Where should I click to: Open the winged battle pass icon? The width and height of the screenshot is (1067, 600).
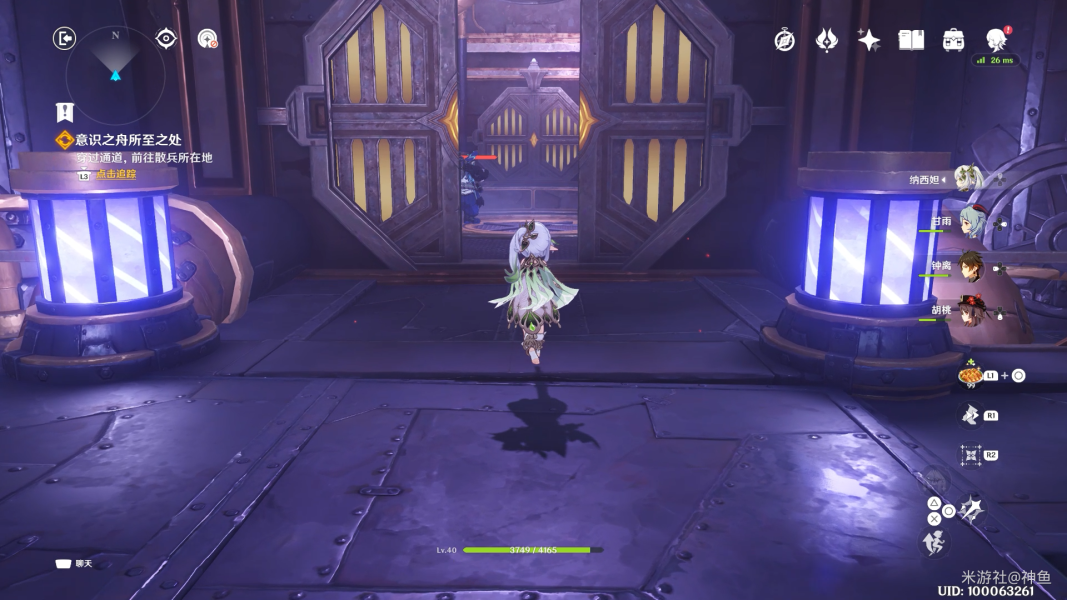click(x=826, y=40)
